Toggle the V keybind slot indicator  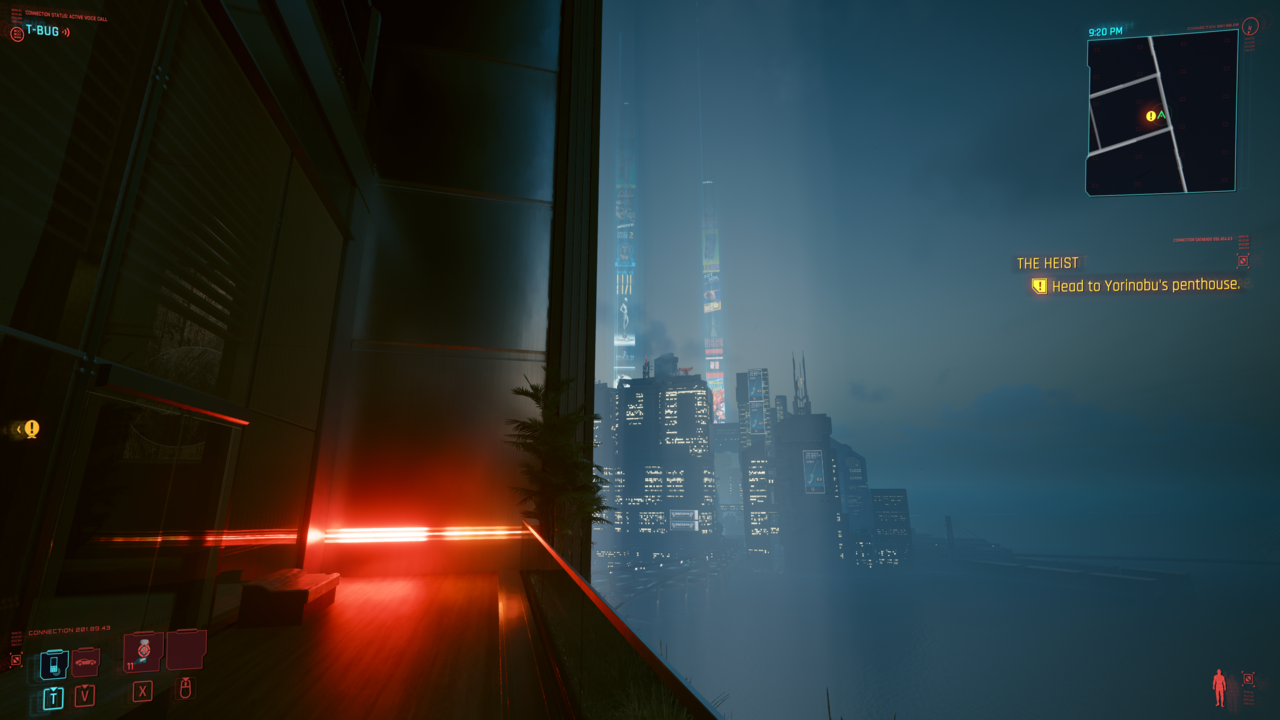click(85, 694)
